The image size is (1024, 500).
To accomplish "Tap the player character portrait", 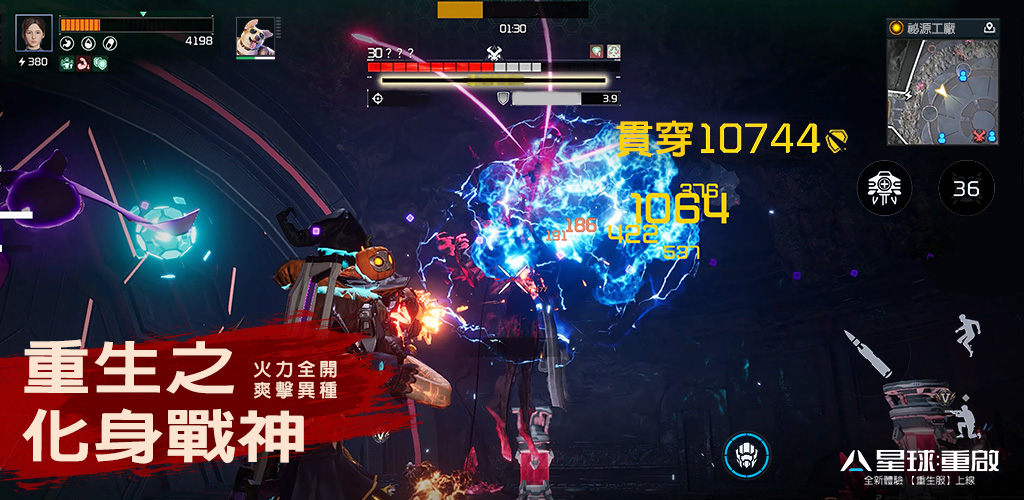I will (x=33, y=33).
